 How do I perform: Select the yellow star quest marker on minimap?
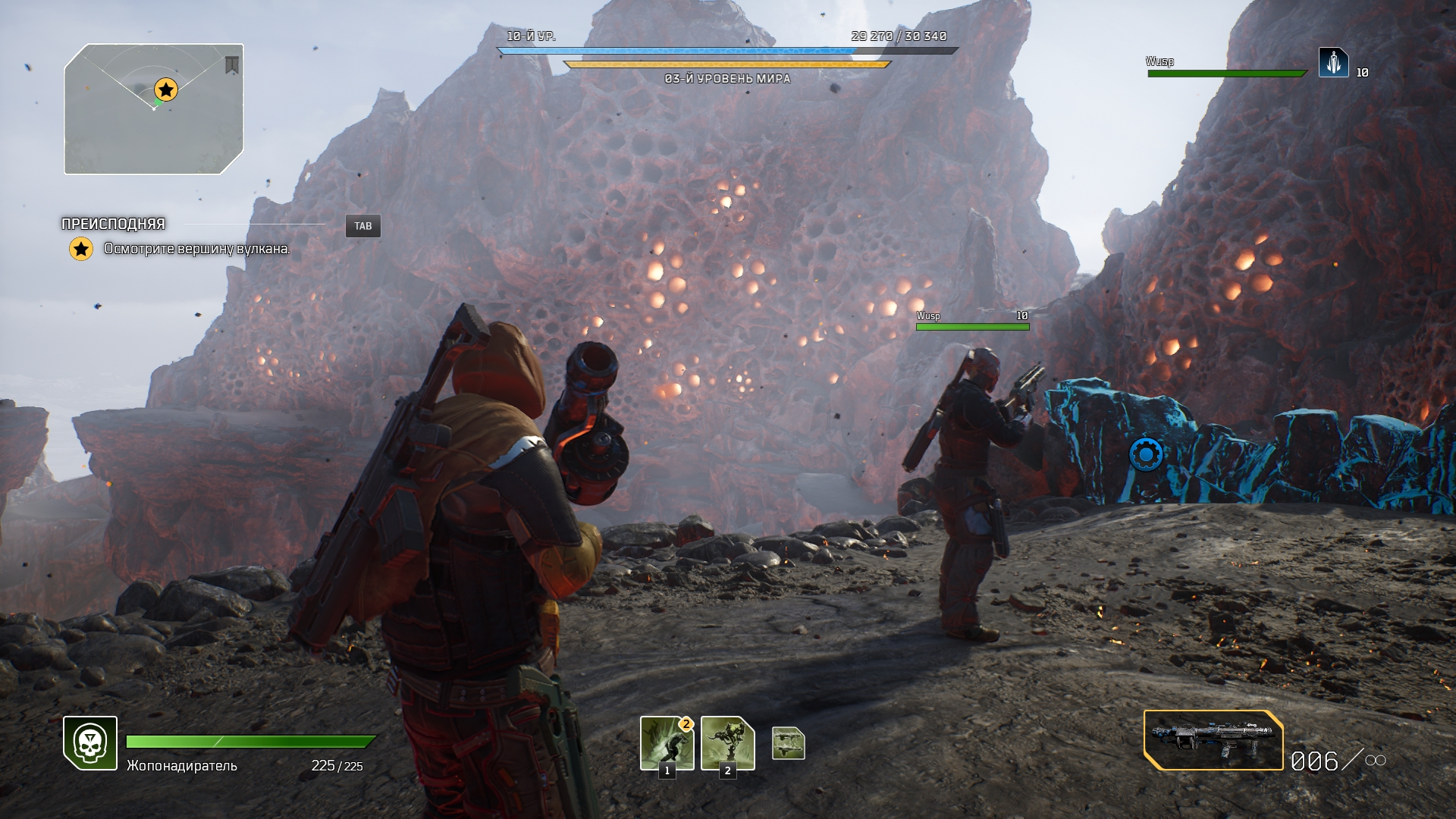165,89
